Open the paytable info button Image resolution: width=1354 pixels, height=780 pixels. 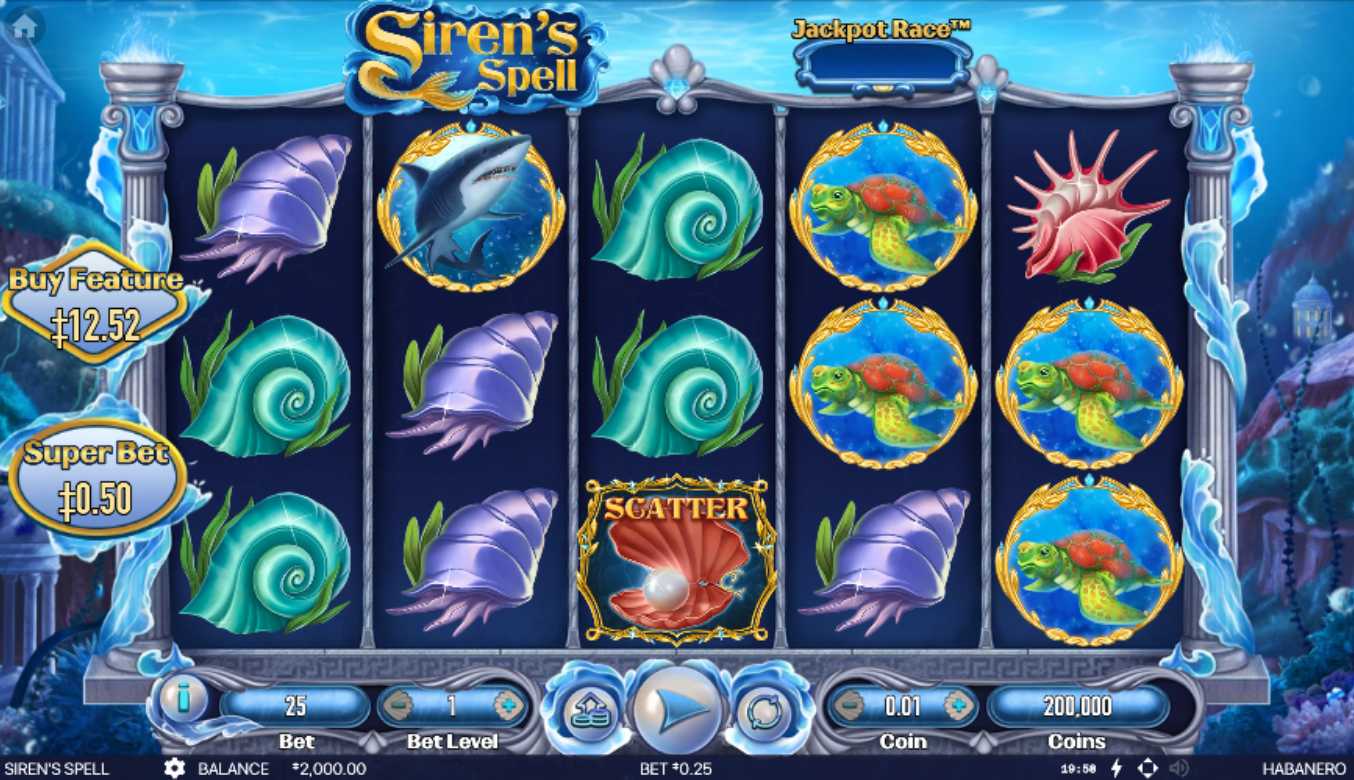(x=183, y=699)
